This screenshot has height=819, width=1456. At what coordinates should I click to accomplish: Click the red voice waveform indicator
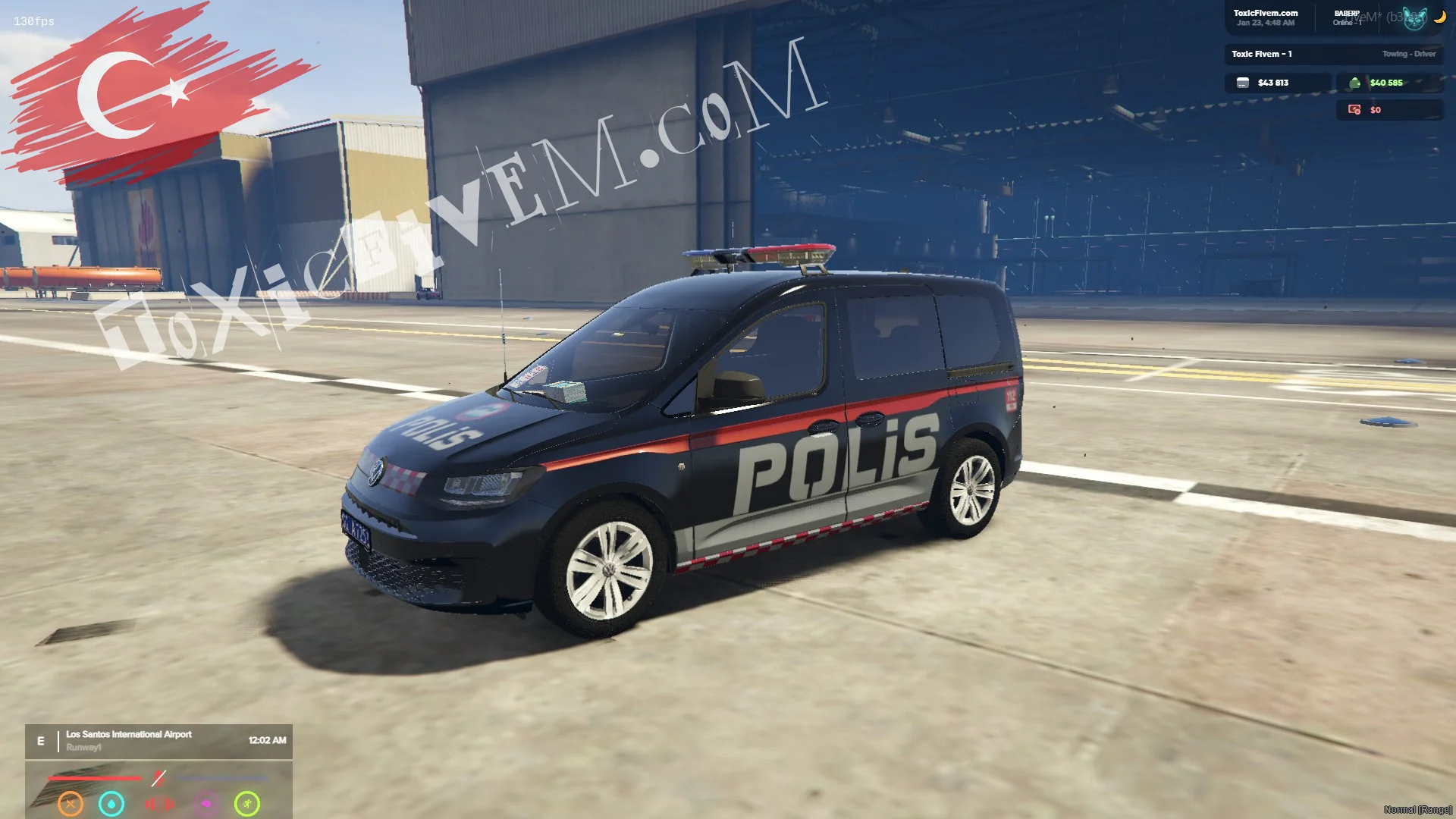point(159,804)
